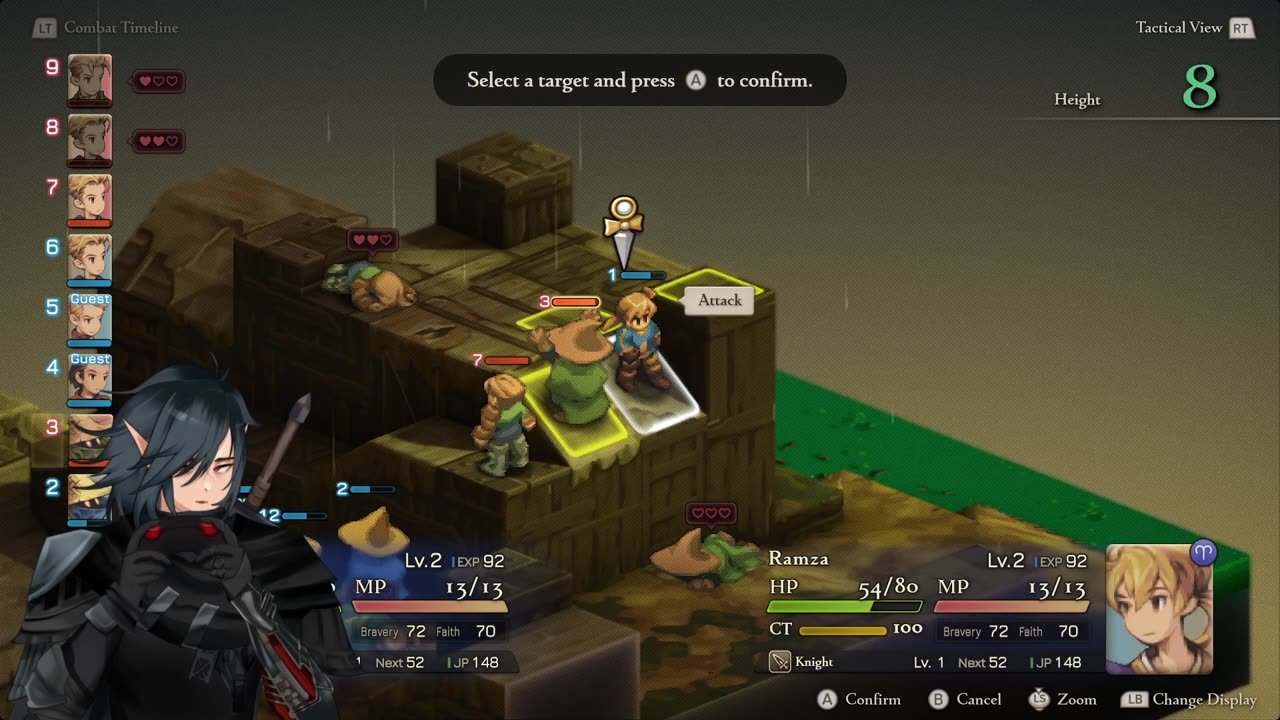Open the Combat Timeline header

point(120,28)
